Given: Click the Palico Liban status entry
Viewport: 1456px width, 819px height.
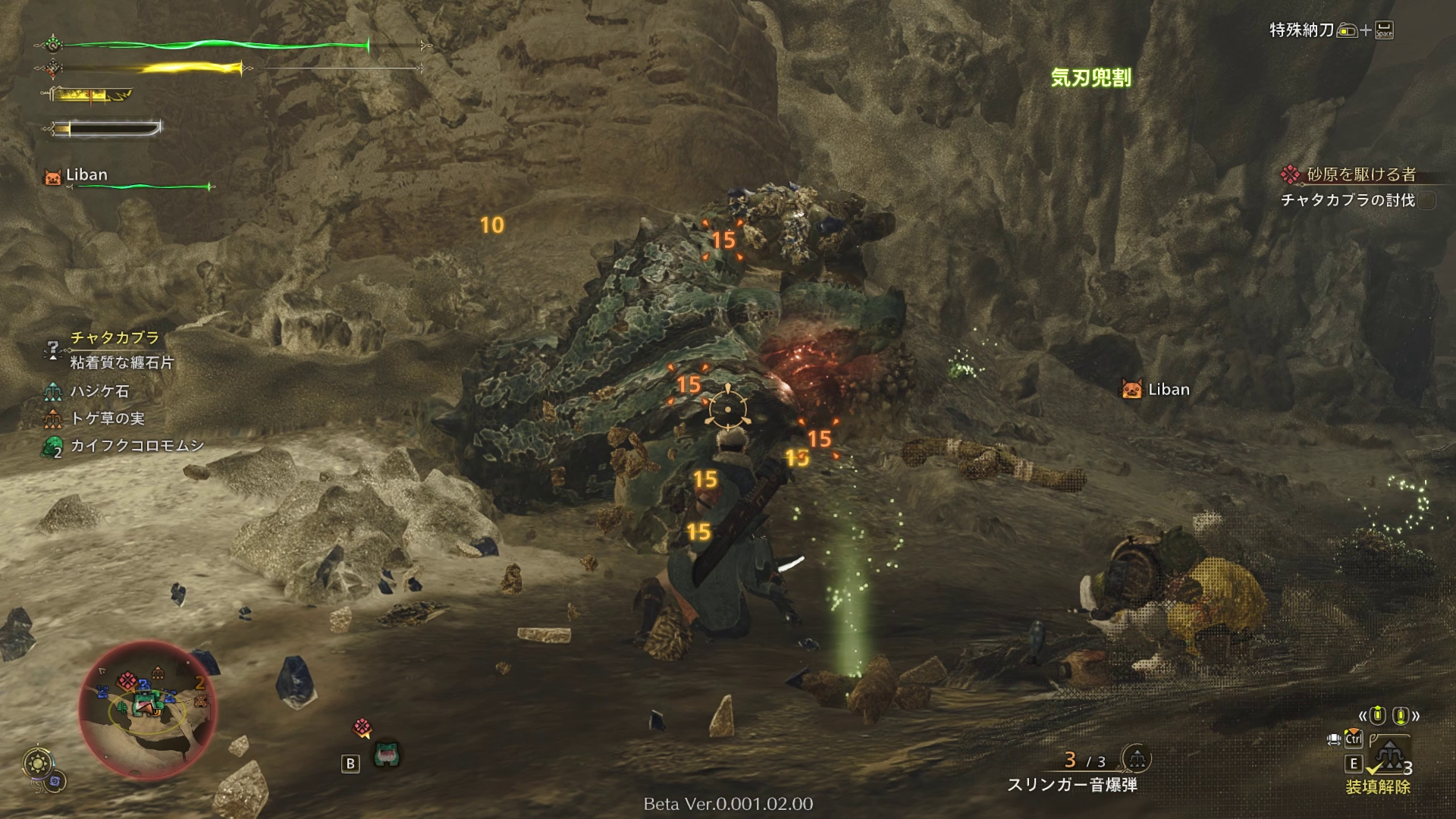Looking at the screenshot, I should (x=86, y=175).
